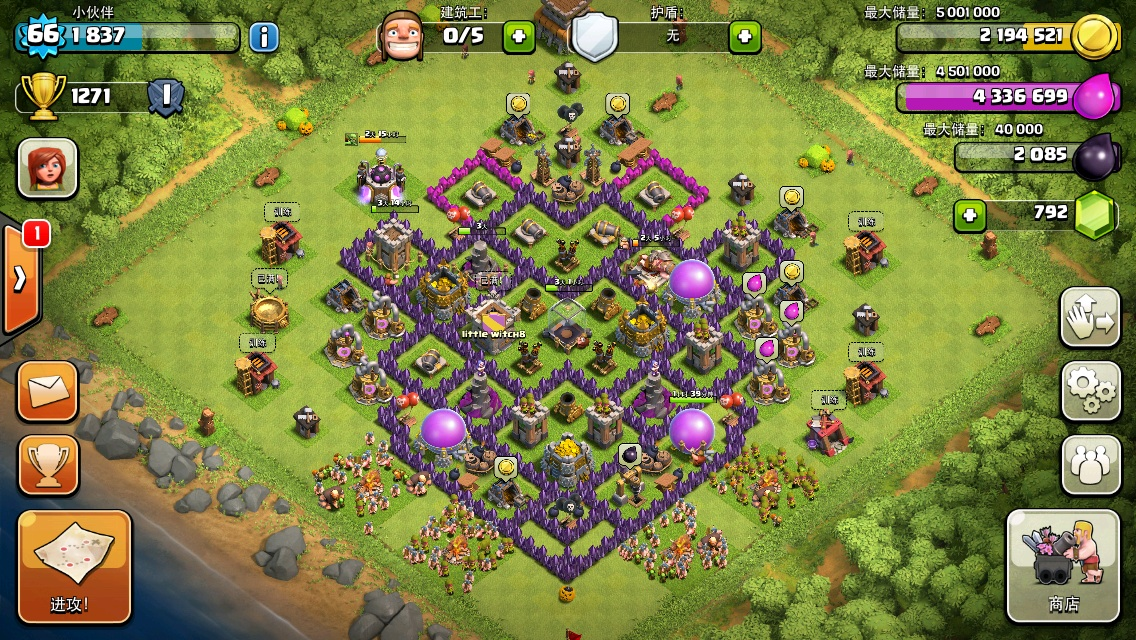This screenshot has width=1136, height=640.
Task: Add shield with the green plus button
Action: pyautogui.click(x=744, y=38)
